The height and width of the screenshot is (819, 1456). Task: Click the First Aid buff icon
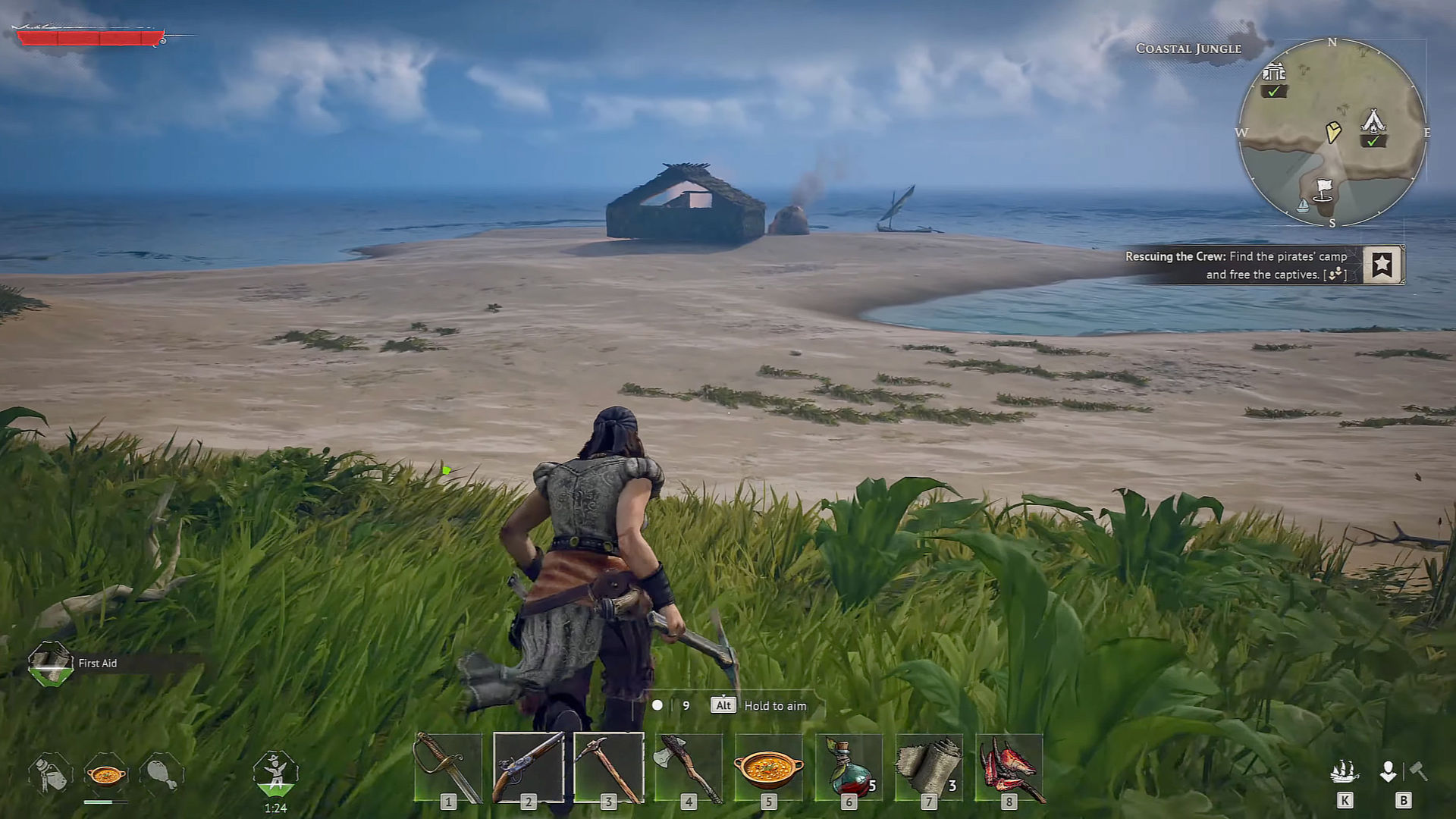coord(50,664)
